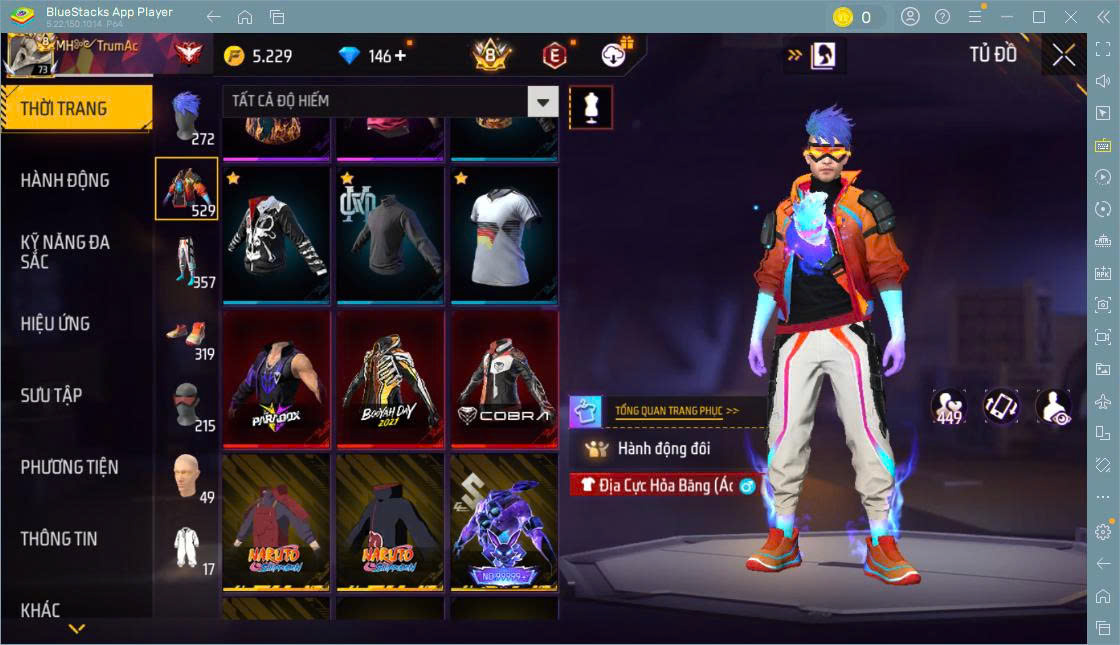1120x645 pixels.
Task: Switch to the pants subcategory icon
Action: [187, 262]
